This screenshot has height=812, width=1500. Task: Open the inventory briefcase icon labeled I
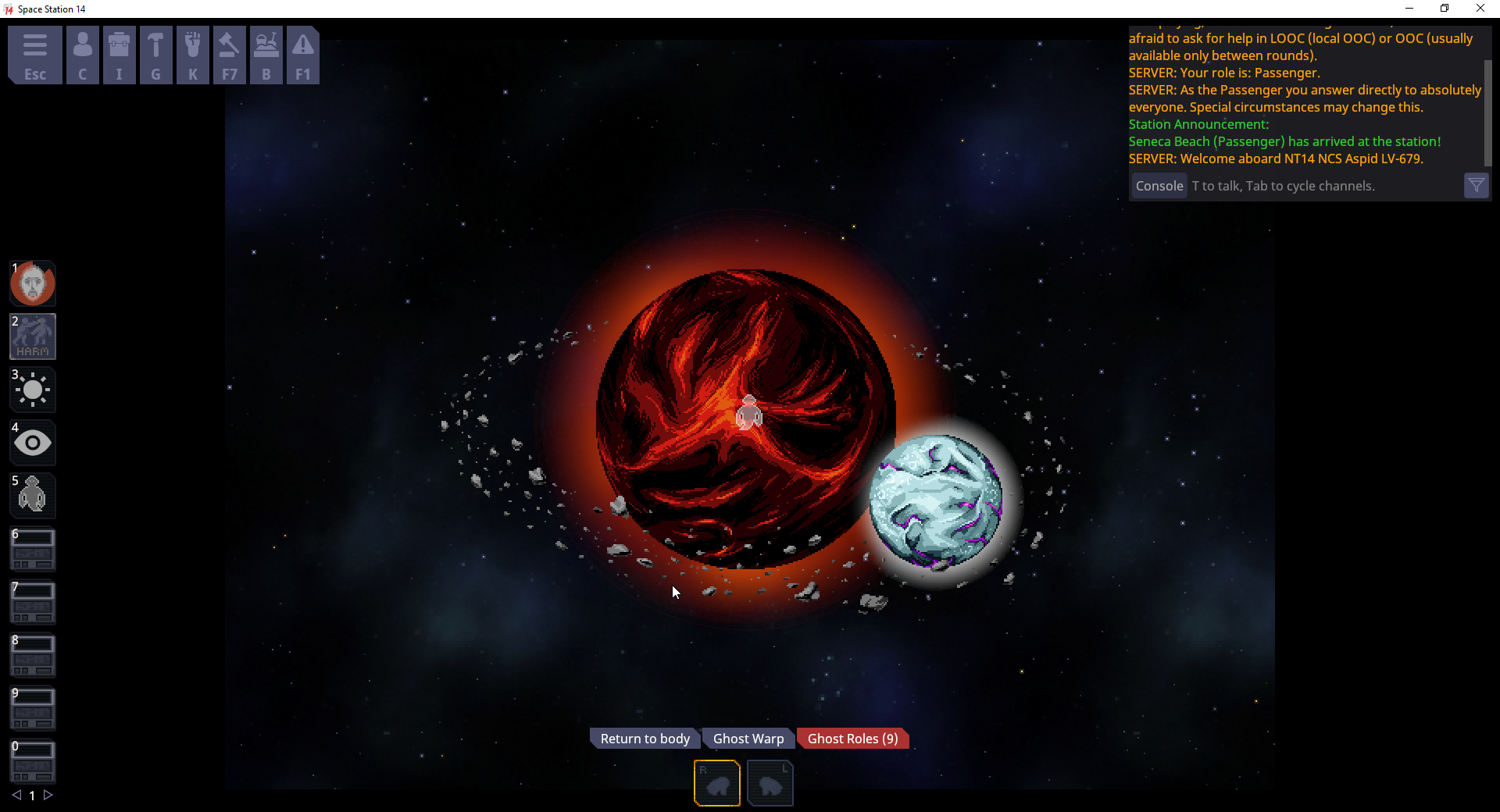point(119,55)
